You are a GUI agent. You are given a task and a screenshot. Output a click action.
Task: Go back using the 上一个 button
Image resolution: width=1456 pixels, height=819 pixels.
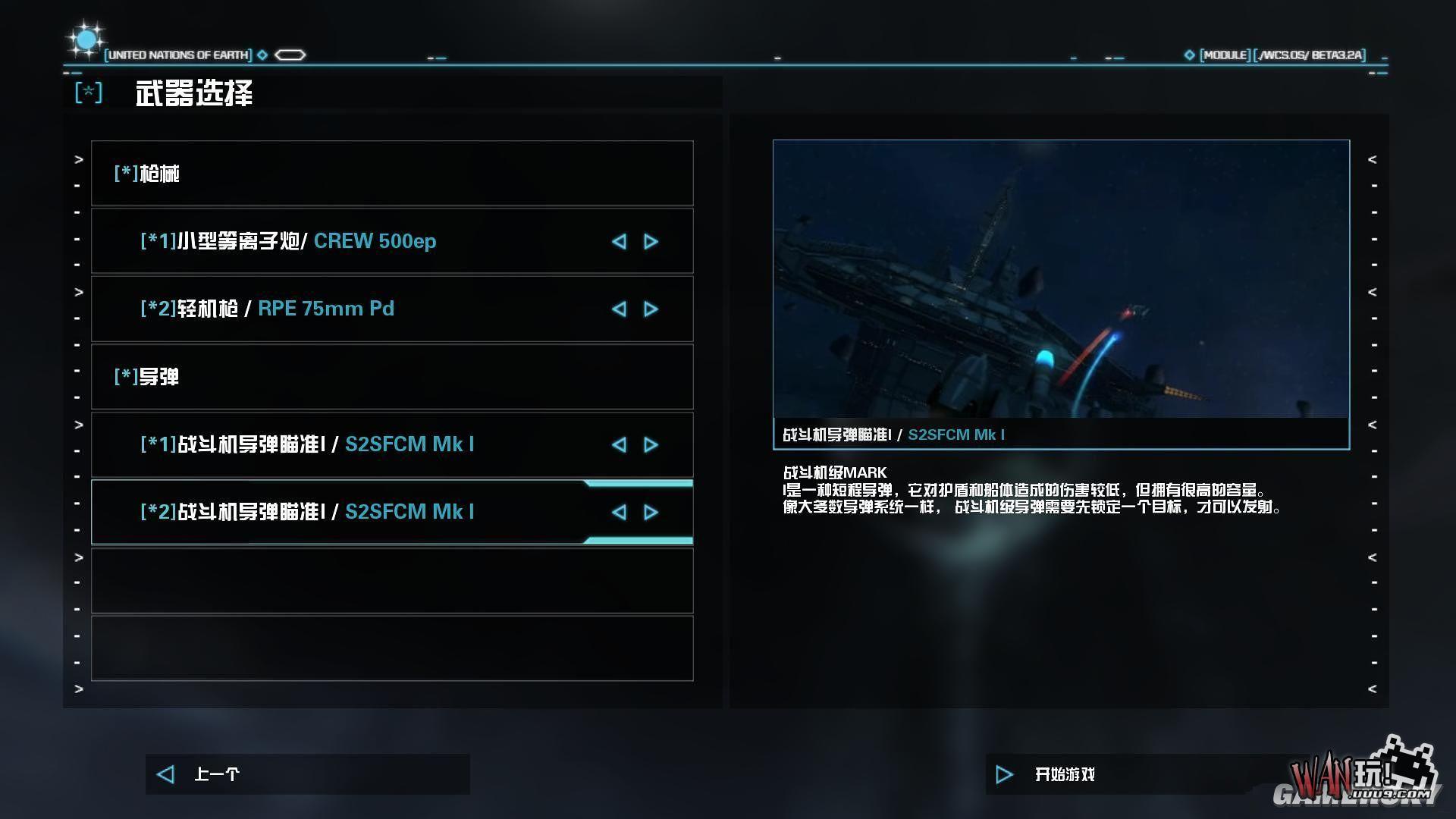pos(216,774)
